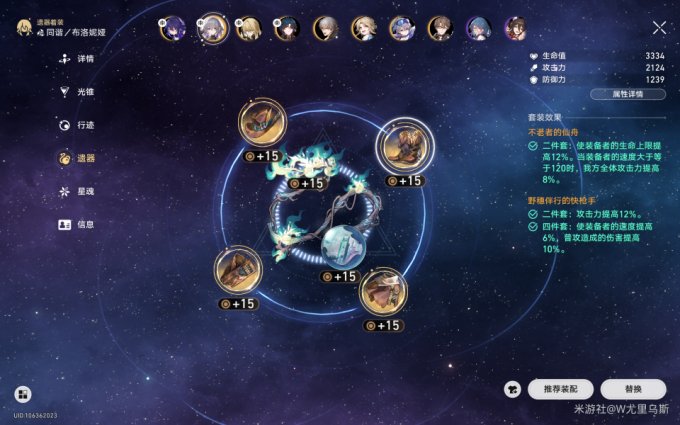Select the last character portrait in the roster
This screenshot has width=680, height=425.
click(x=515, y=28)
